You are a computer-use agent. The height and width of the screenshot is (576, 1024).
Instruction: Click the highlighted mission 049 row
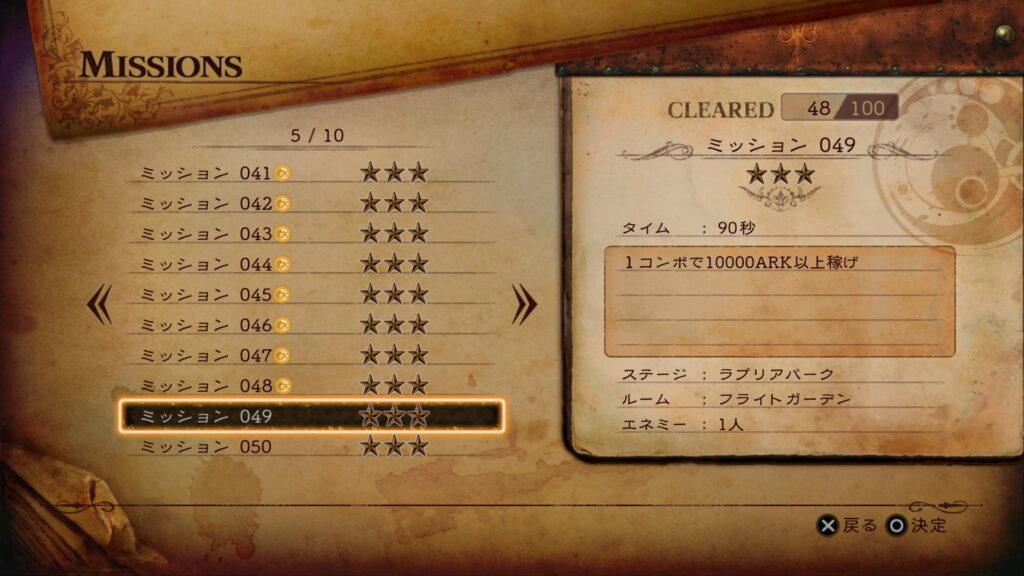(310, 415)
